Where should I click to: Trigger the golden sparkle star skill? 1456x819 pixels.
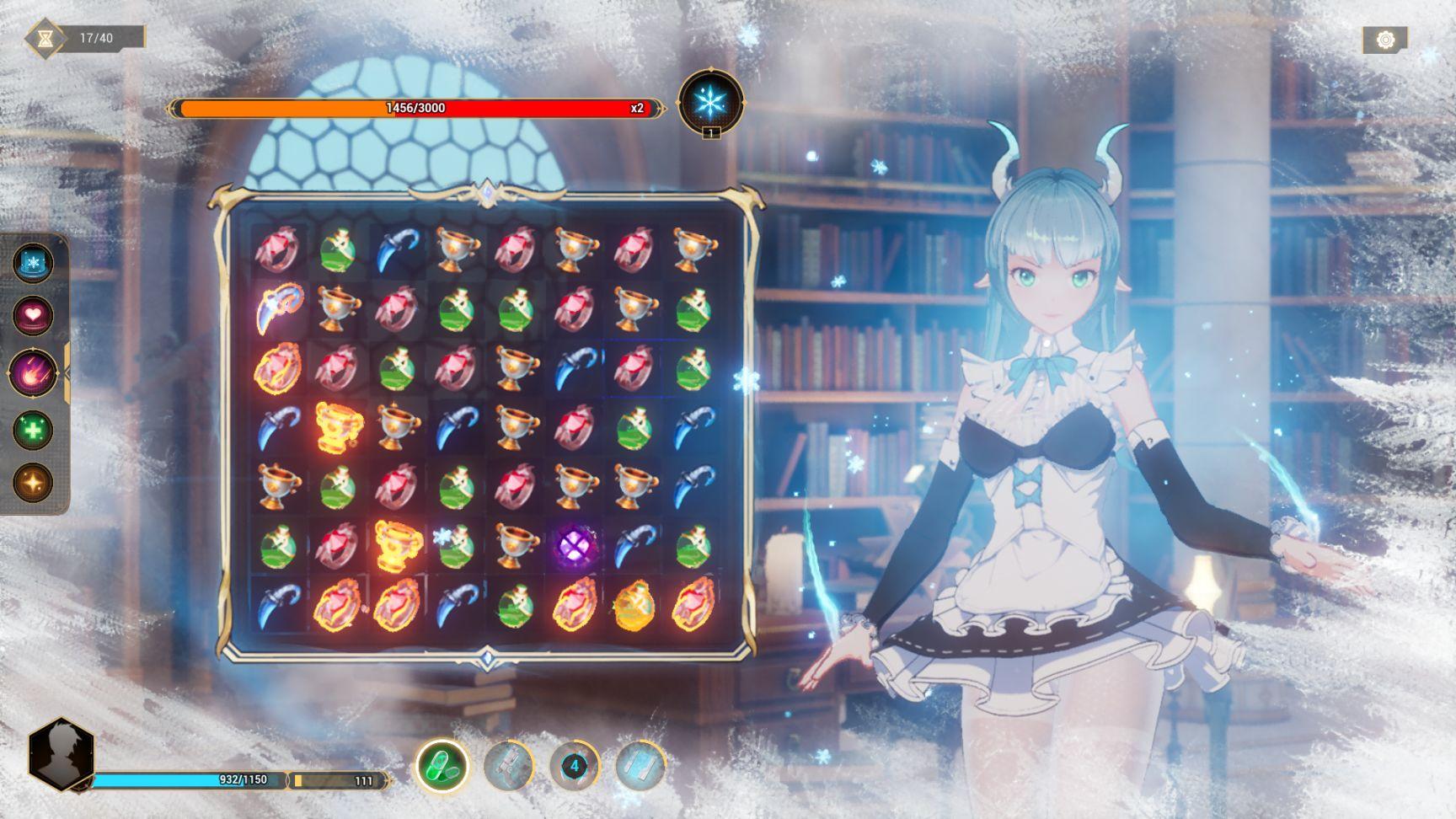click(34, 483)
